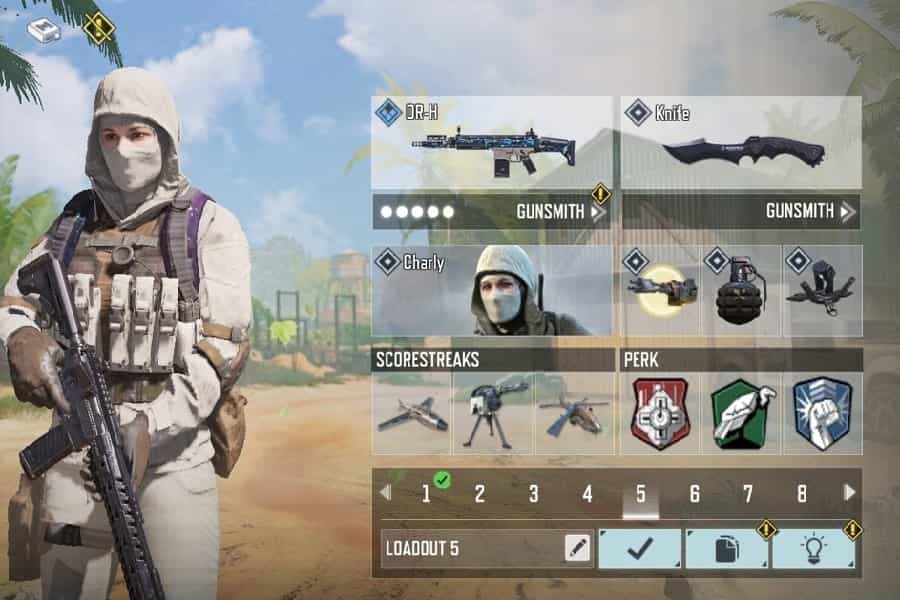Screen dimensions: 900x600
Task: Choose the Charly operator slot
Action: (x=491, y=291)
